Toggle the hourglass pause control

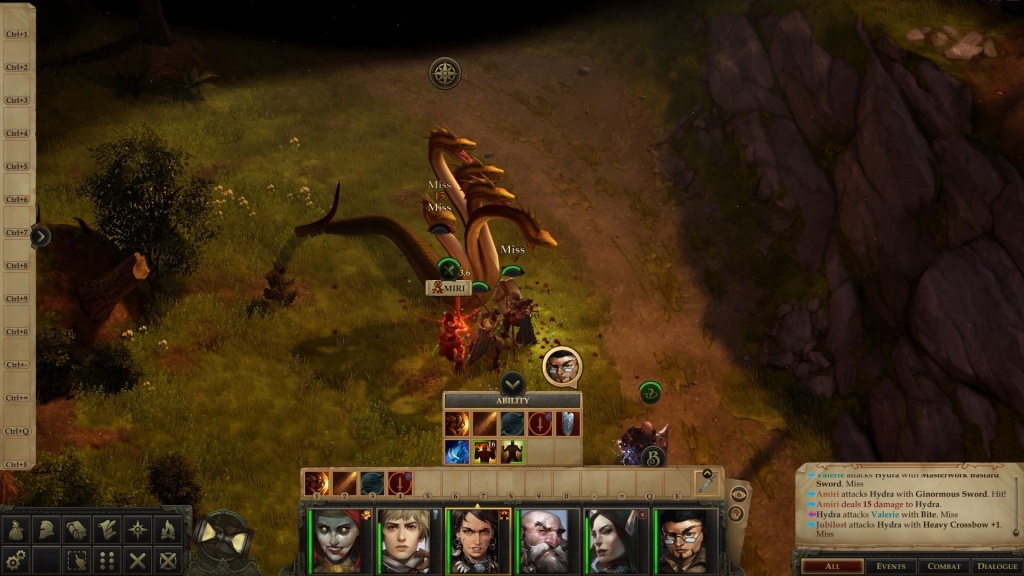[x=224, y=540]
